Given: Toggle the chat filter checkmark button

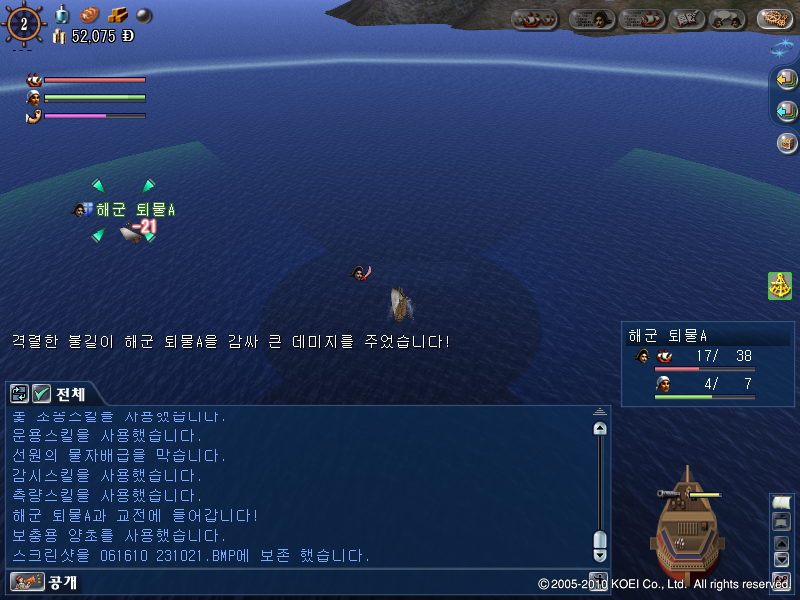Looking at the screenshot, I should coord(41,394).
